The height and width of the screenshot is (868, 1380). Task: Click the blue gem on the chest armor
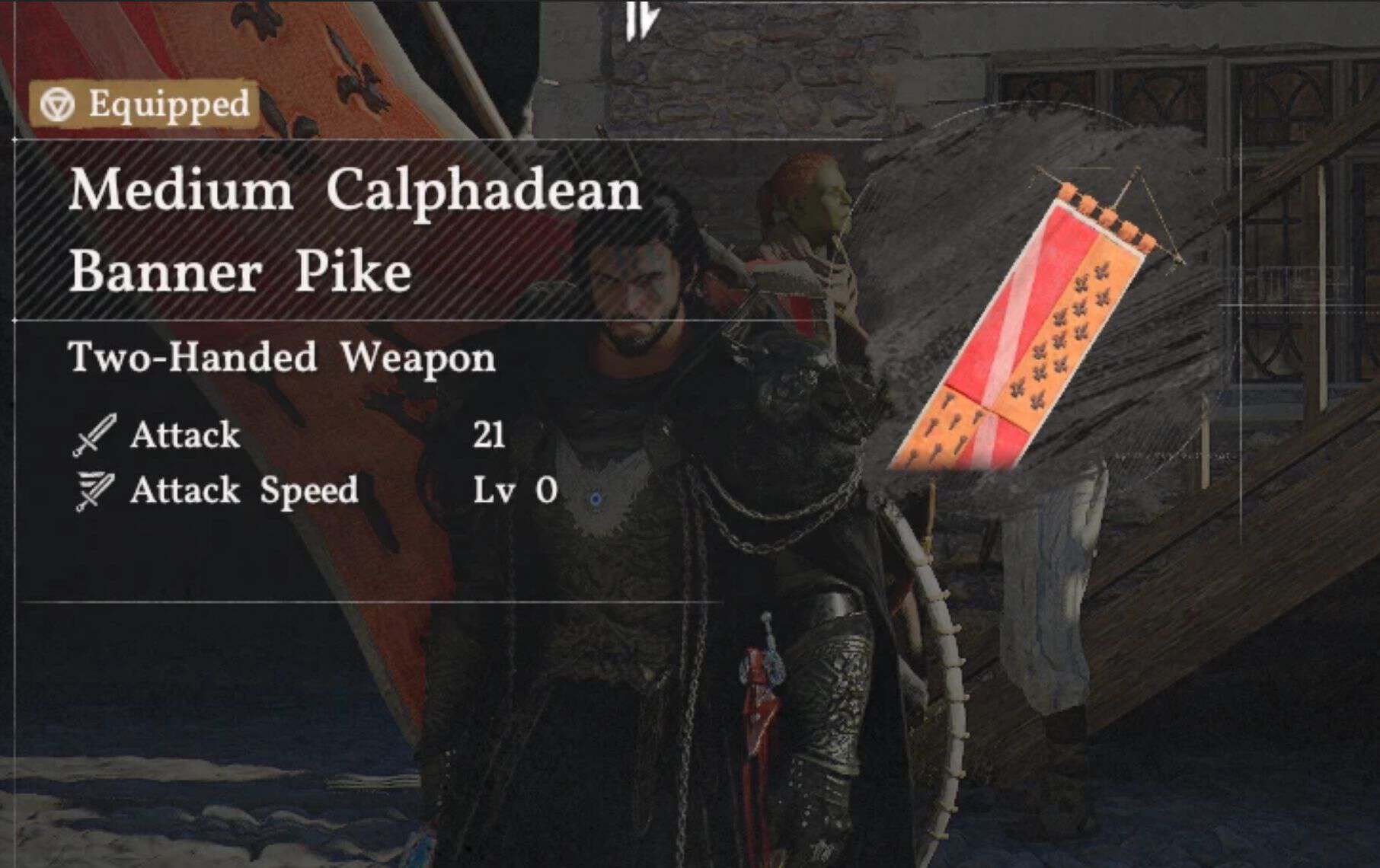(596, 499)
